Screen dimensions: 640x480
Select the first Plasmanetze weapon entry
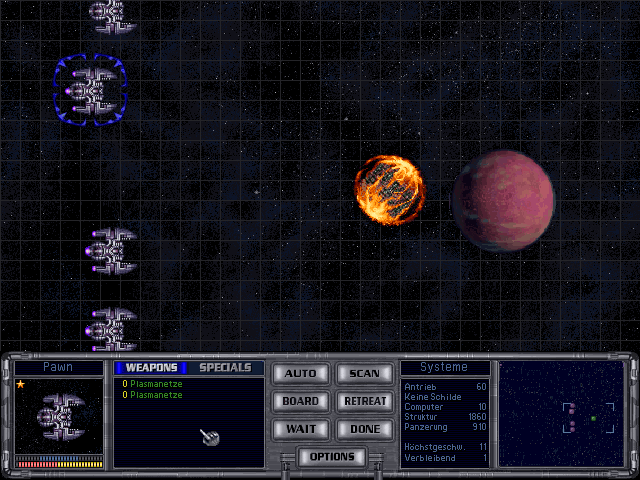pos(156,384)
